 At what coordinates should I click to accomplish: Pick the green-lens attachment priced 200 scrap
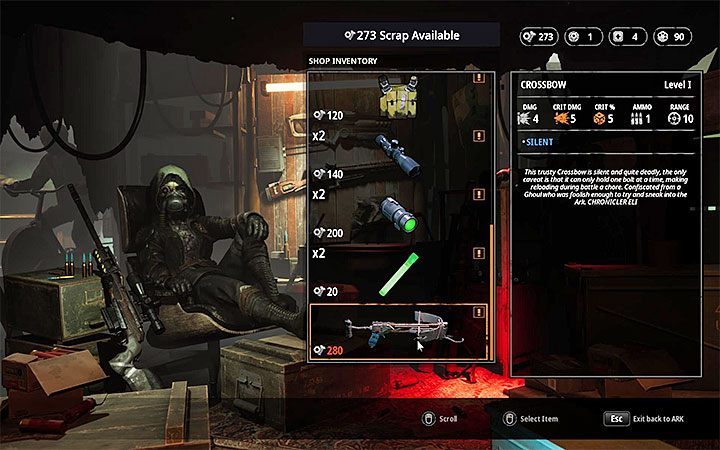pos(400,212)
